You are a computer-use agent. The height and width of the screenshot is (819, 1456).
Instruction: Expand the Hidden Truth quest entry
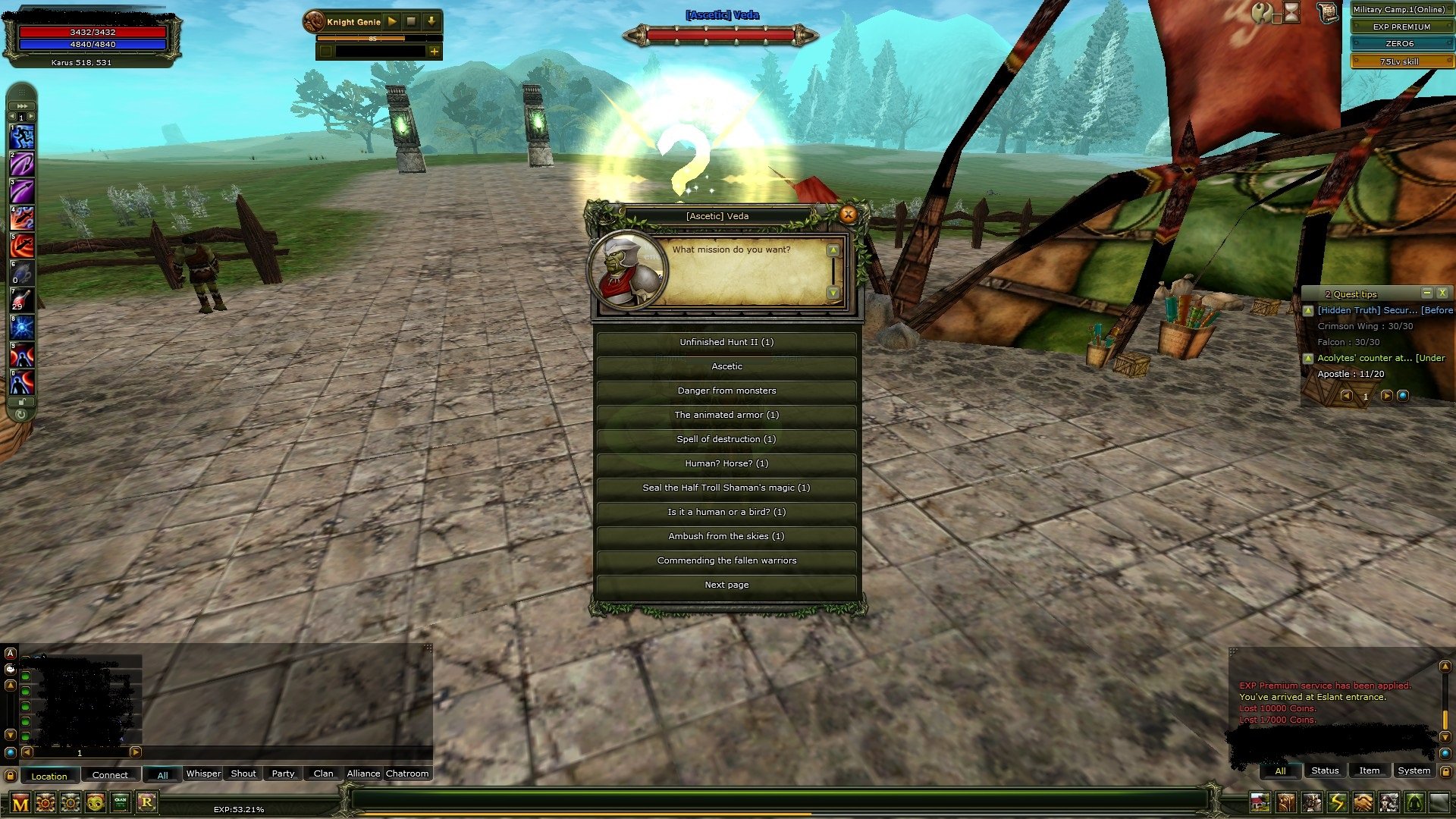pos(1308,310)
